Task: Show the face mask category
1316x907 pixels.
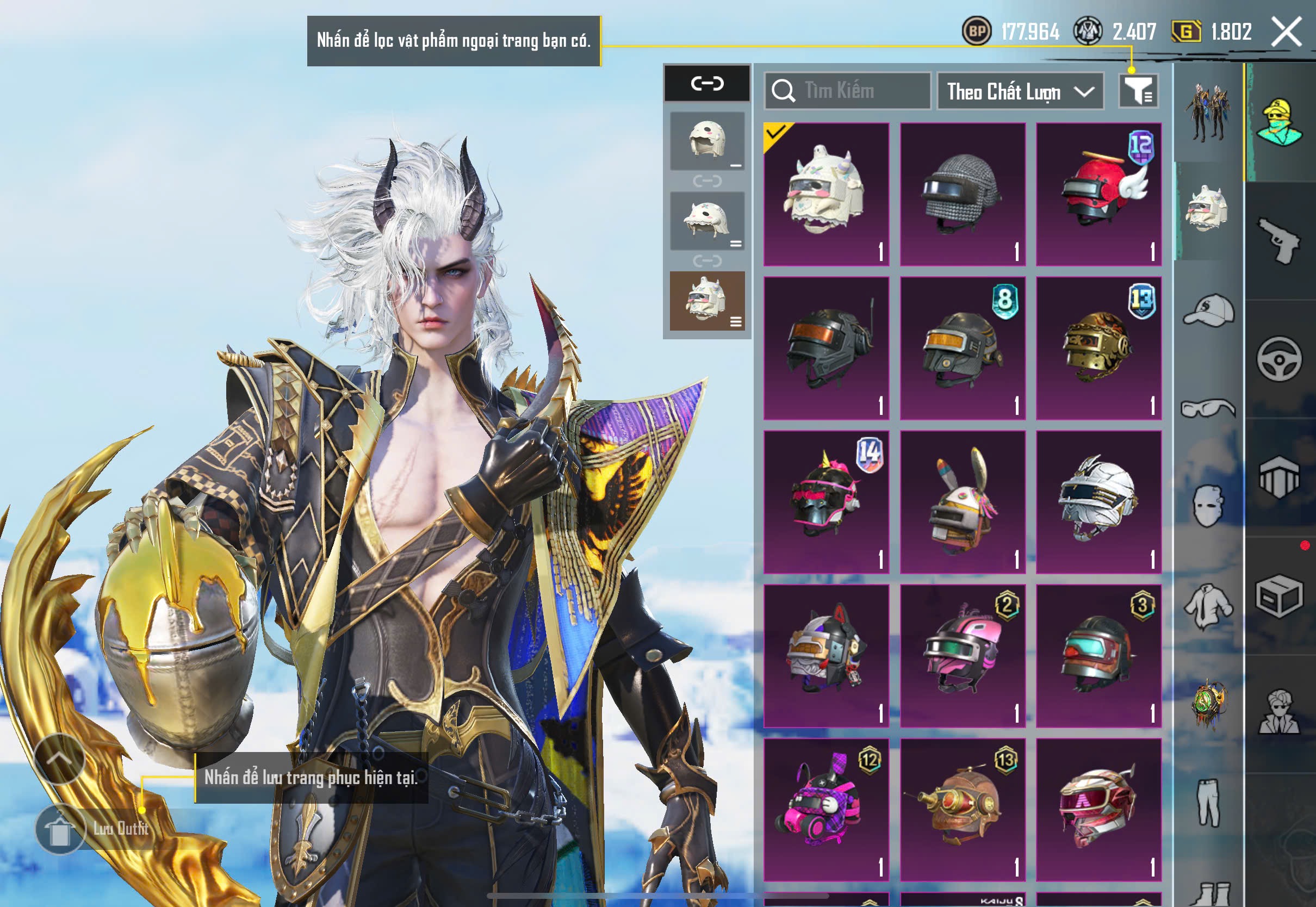Action: [x=1209, y=506]
